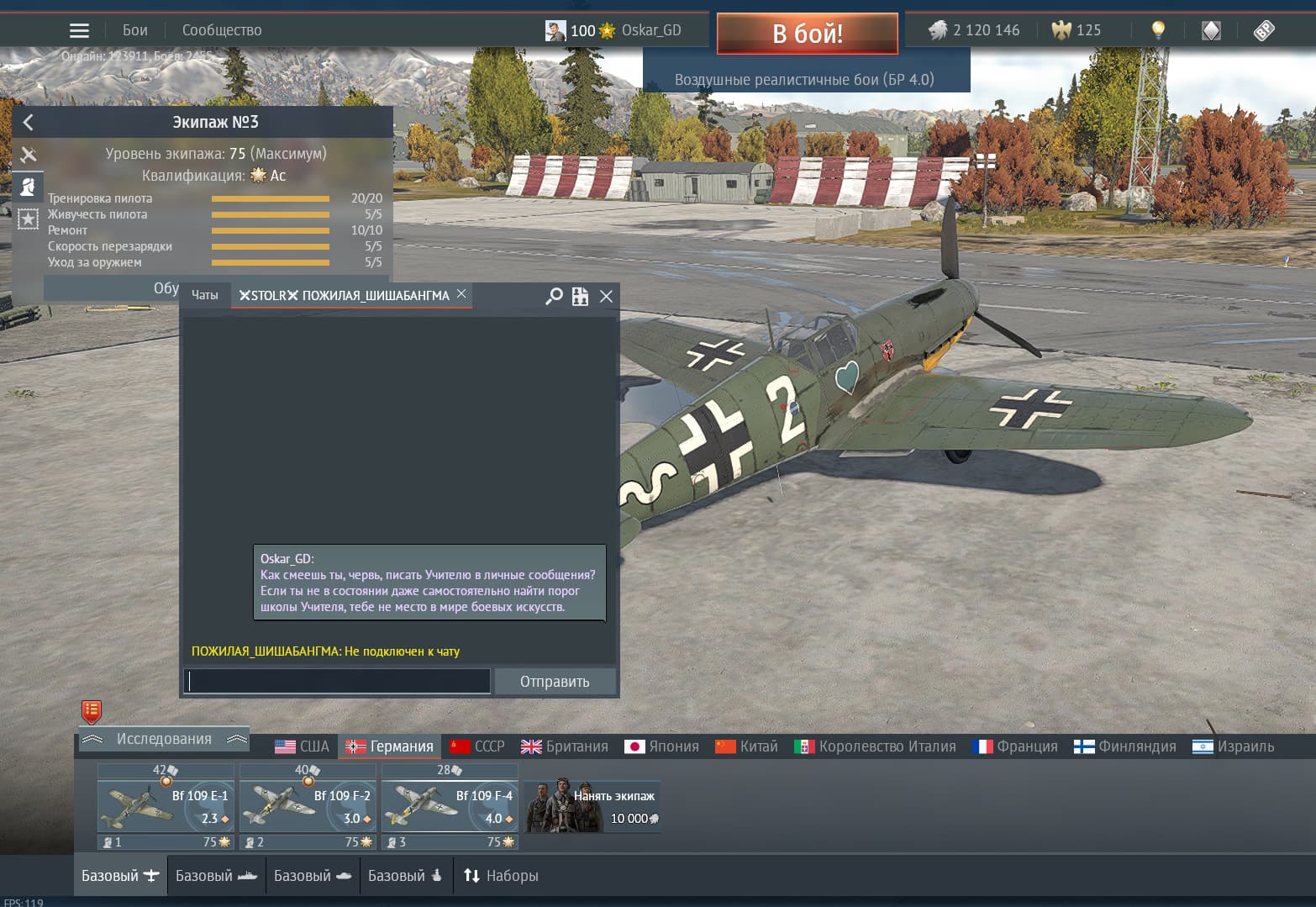Switch to the Чаты tab
Image resolution: width=1316 pixels, height=907 pixels.
click(204, 295)
